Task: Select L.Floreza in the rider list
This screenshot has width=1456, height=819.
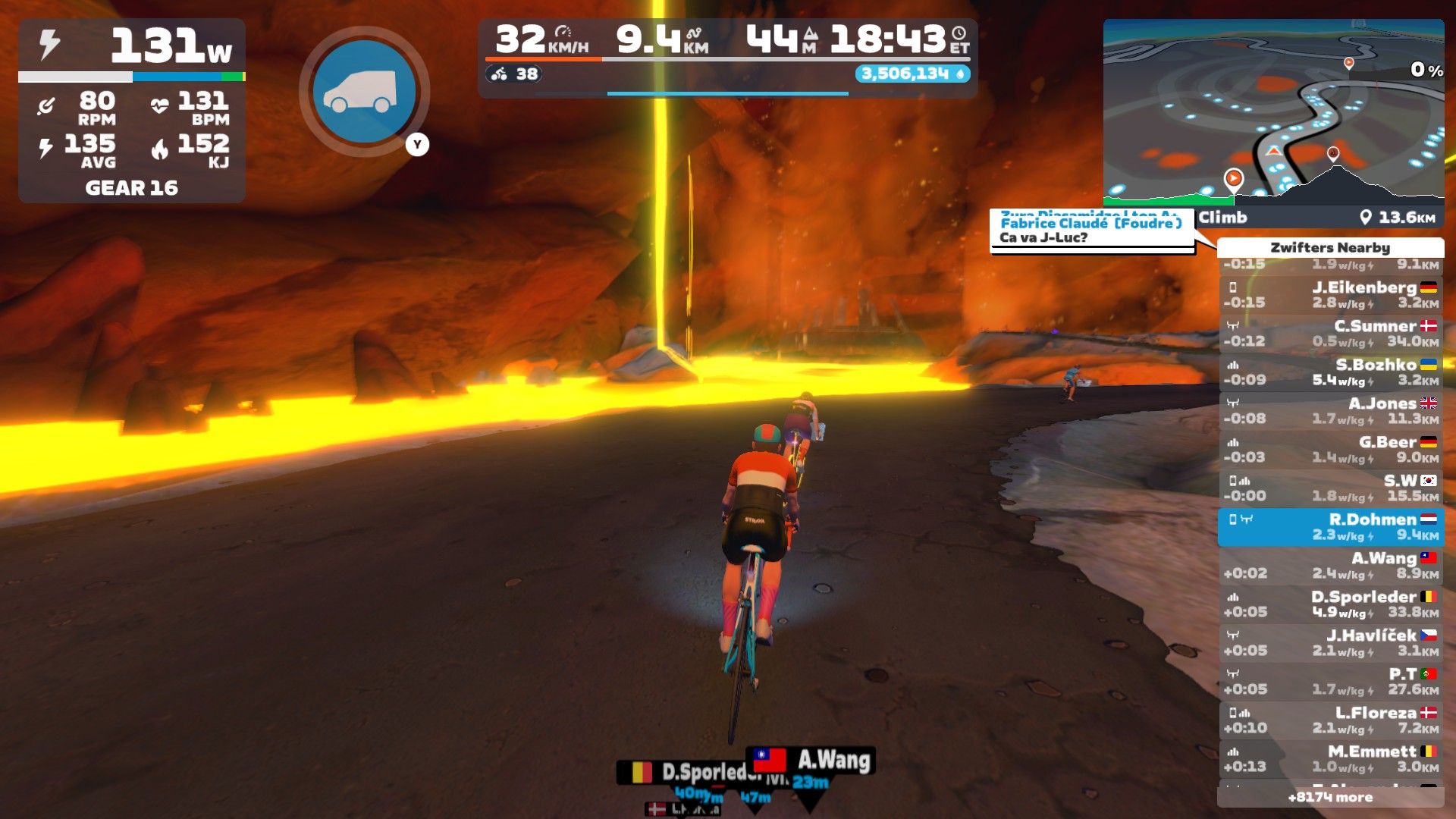Action: 1330,720
